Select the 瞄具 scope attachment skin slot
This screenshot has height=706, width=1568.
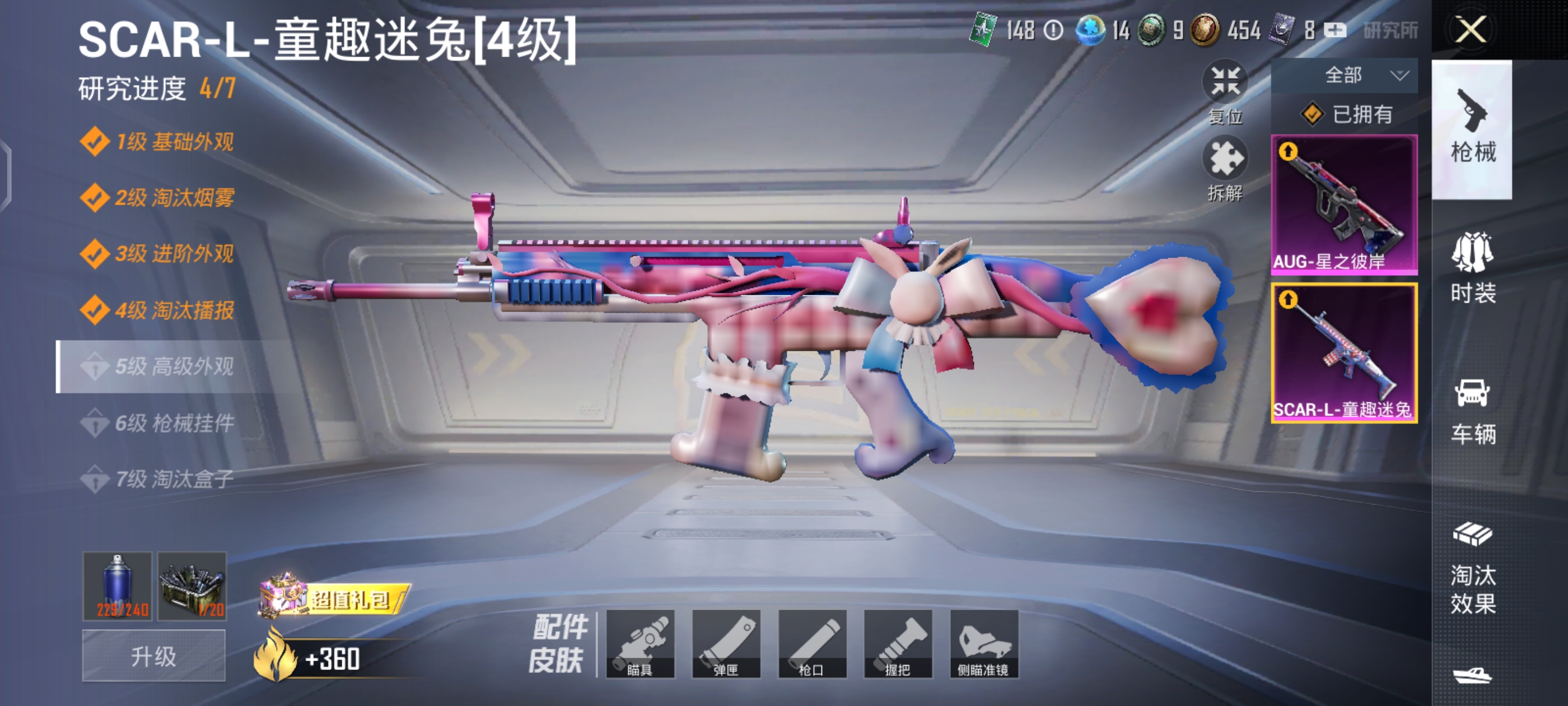[640, 643]
